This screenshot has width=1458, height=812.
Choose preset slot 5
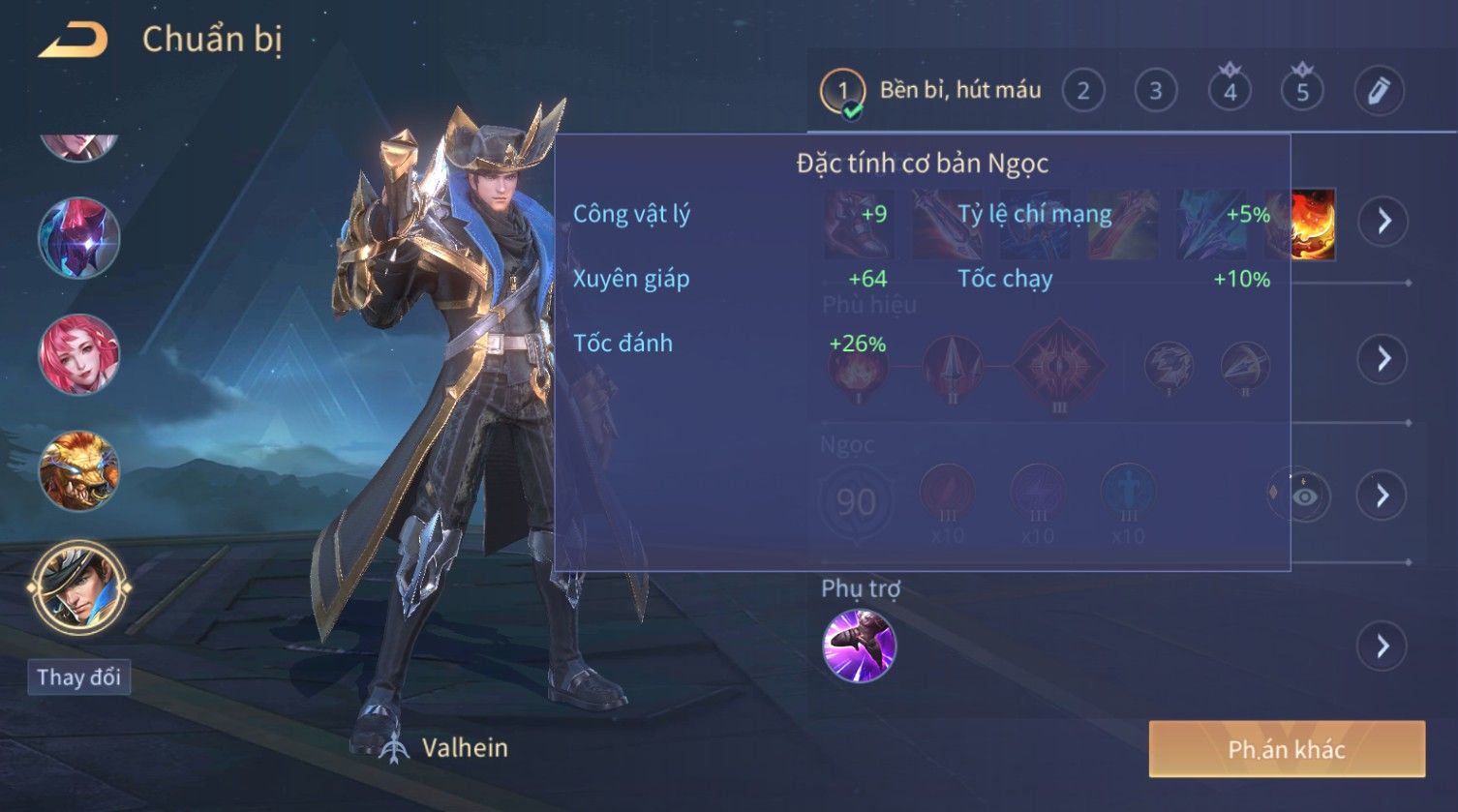pos(1302,91)
